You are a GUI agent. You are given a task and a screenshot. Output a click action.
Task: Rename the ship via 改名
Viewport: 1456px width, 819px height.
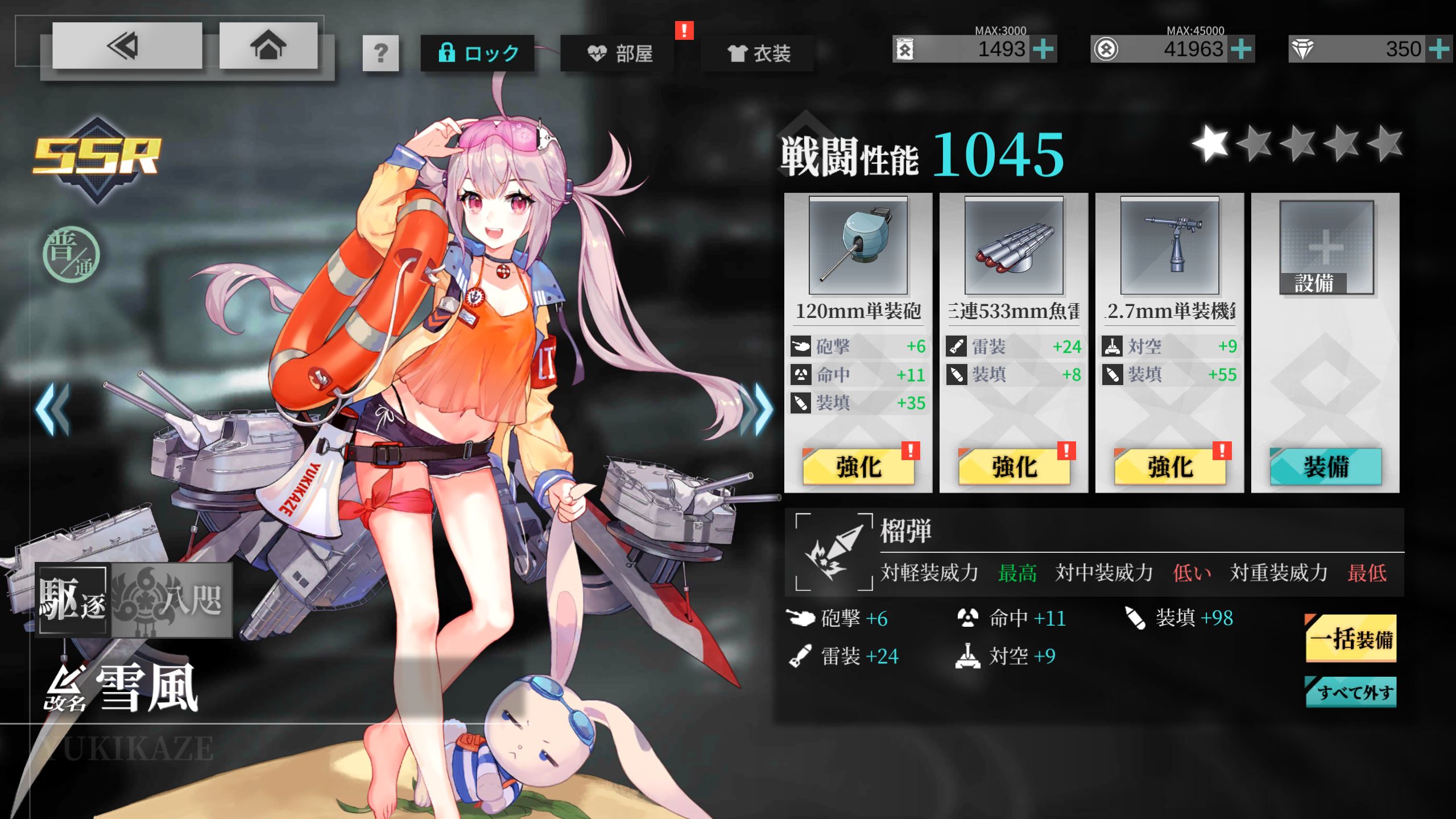(65, 689)
